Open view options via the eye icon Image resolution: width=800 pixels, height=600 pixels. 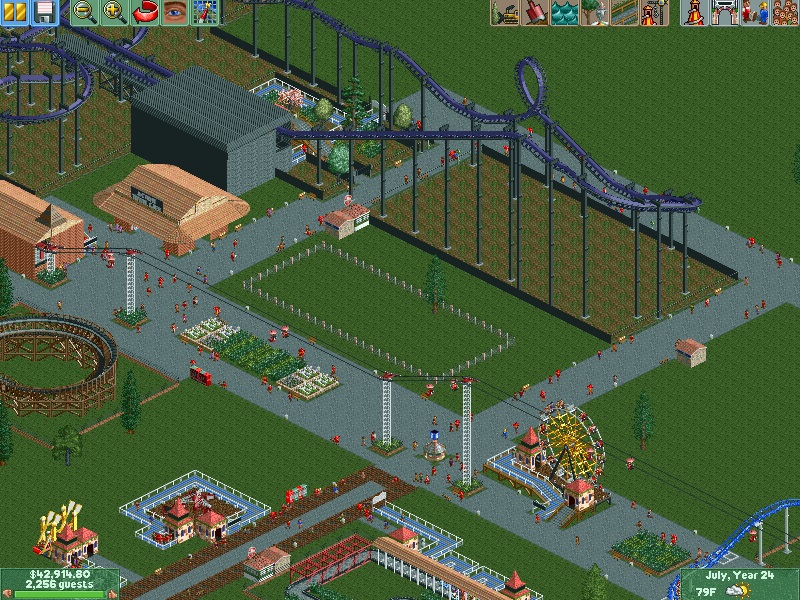pyautogui.click(x=175, y=12)
